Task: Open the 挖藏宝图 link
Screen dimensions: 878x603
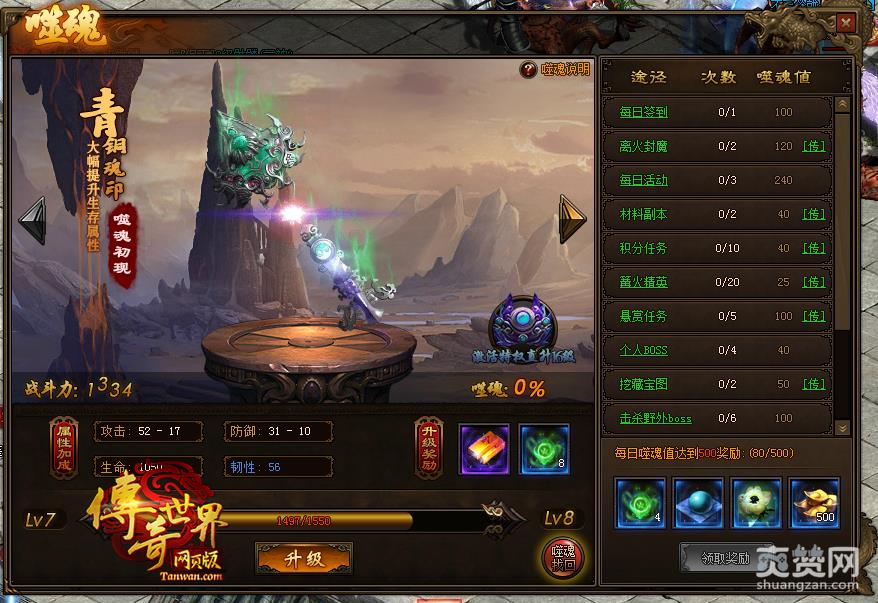Action: click(643, 384)
